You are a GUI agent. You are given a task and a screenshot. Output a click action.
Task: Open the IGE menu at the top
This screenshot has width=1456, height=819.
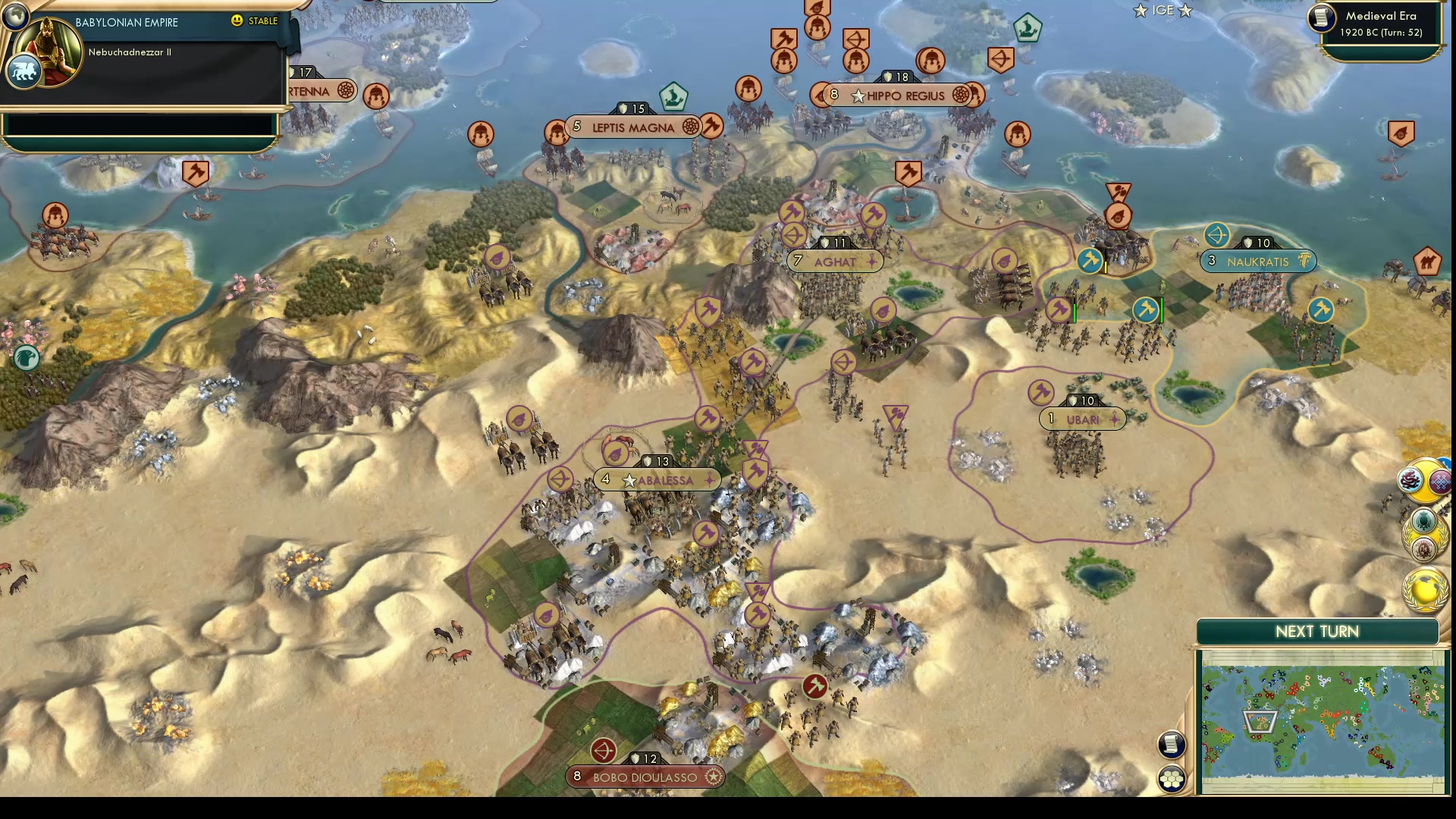point(1161,11)
